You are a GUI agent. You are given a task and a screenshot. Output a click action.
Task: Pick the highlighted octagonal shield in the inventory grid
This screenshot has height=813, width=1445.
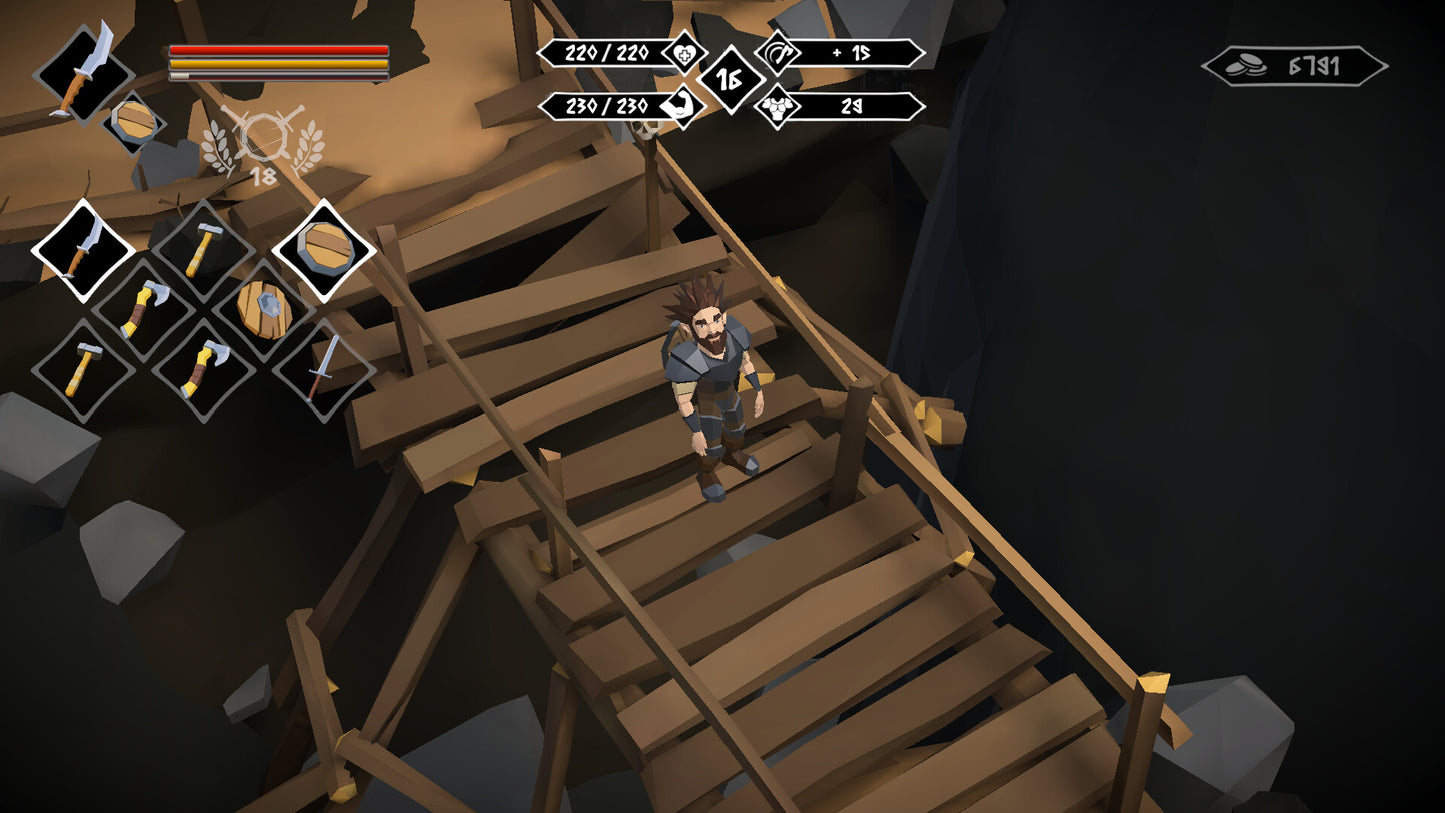coord(323,250)
